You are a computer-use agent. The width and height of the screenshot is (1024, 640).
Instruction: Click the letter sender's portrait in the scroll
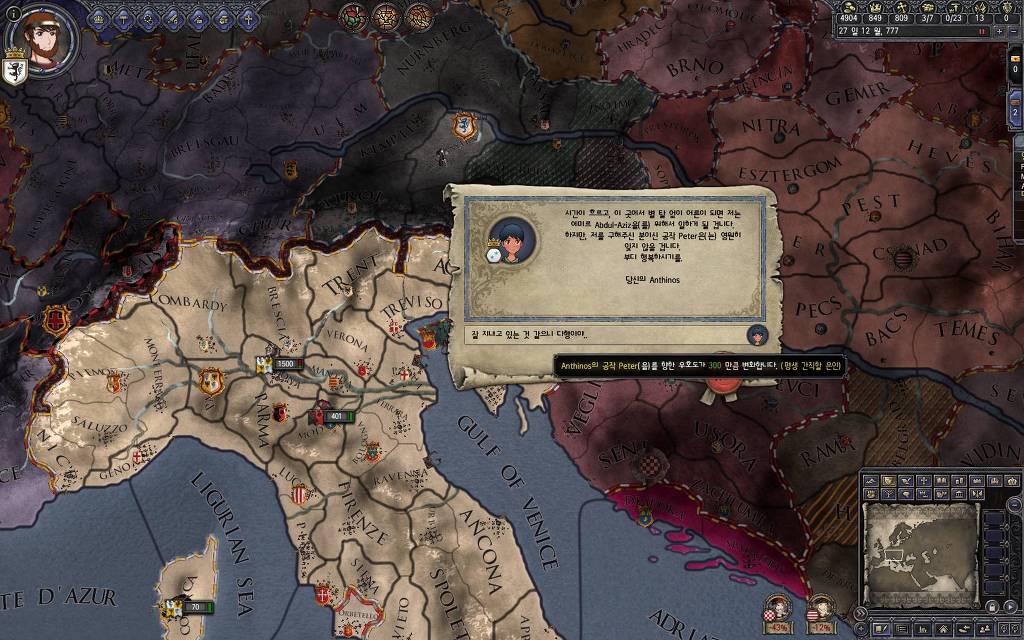[x=512, y=238]
